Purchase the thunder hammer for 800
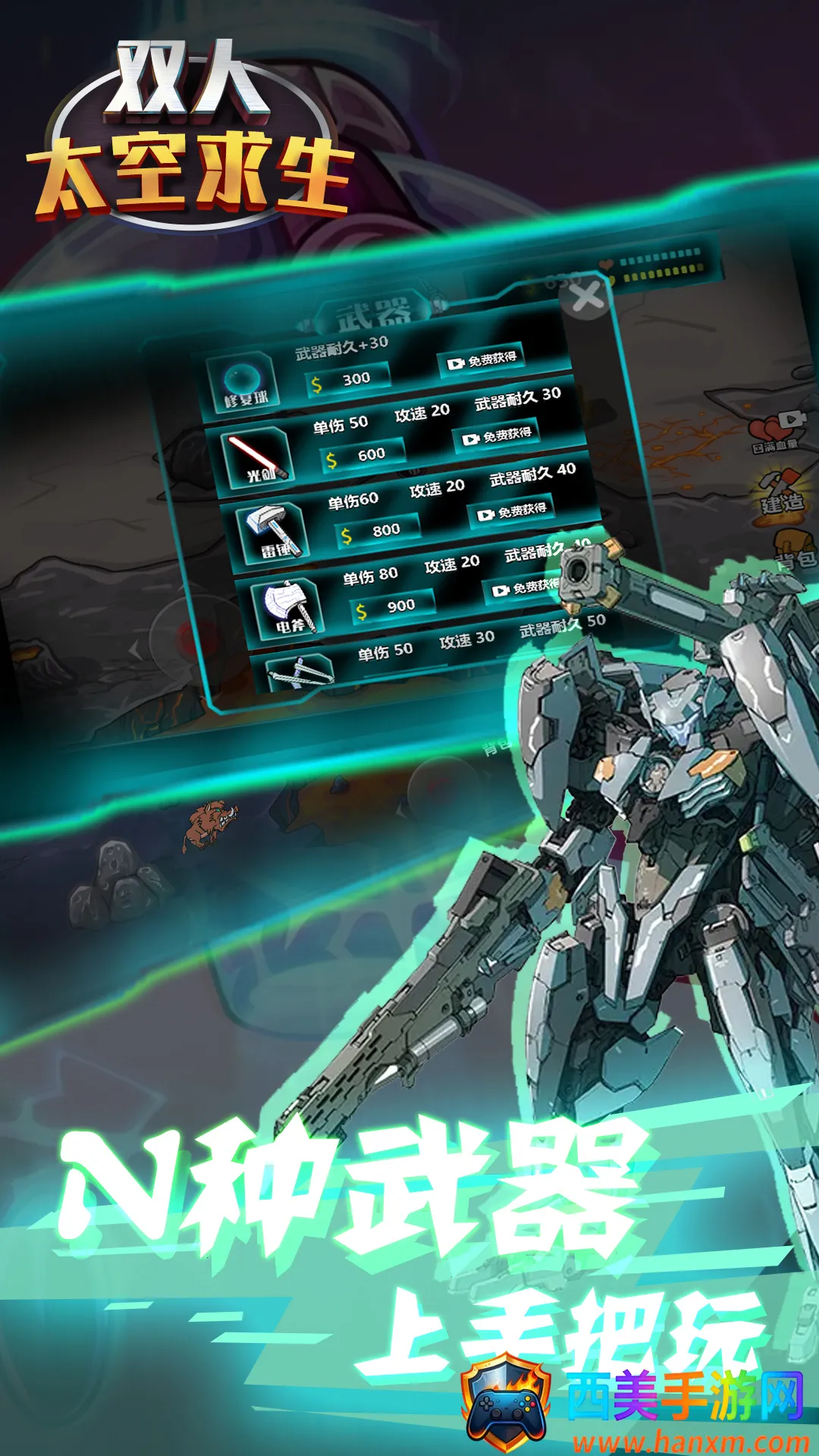 click(378, 531)
